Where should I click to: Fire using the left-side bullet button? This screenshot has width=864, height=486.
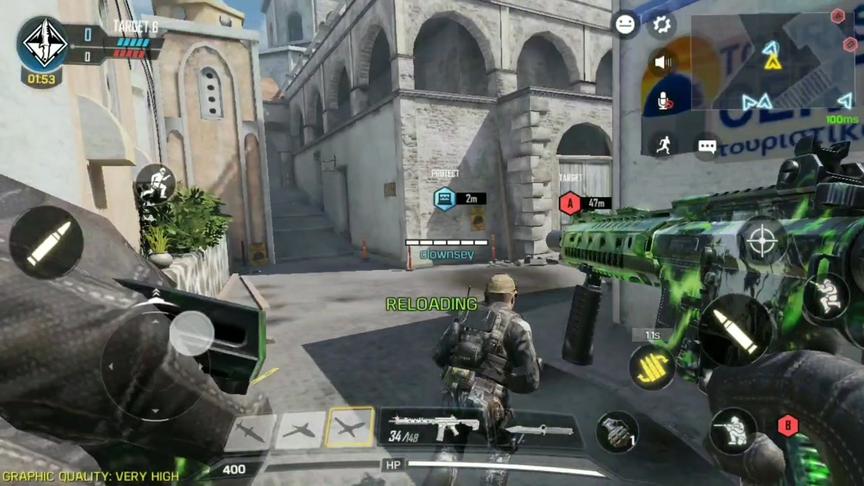[47, 242]
